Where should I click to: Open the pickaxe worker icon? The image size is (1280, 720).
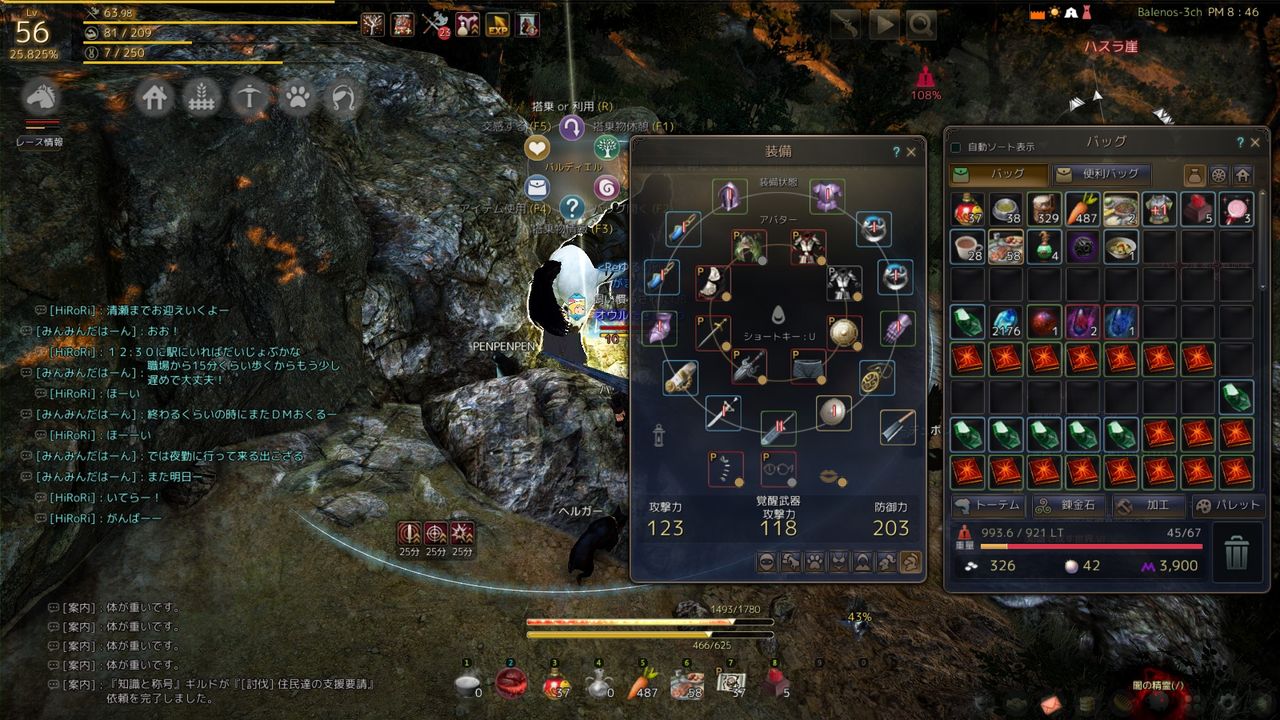click(x=249, y=98)
